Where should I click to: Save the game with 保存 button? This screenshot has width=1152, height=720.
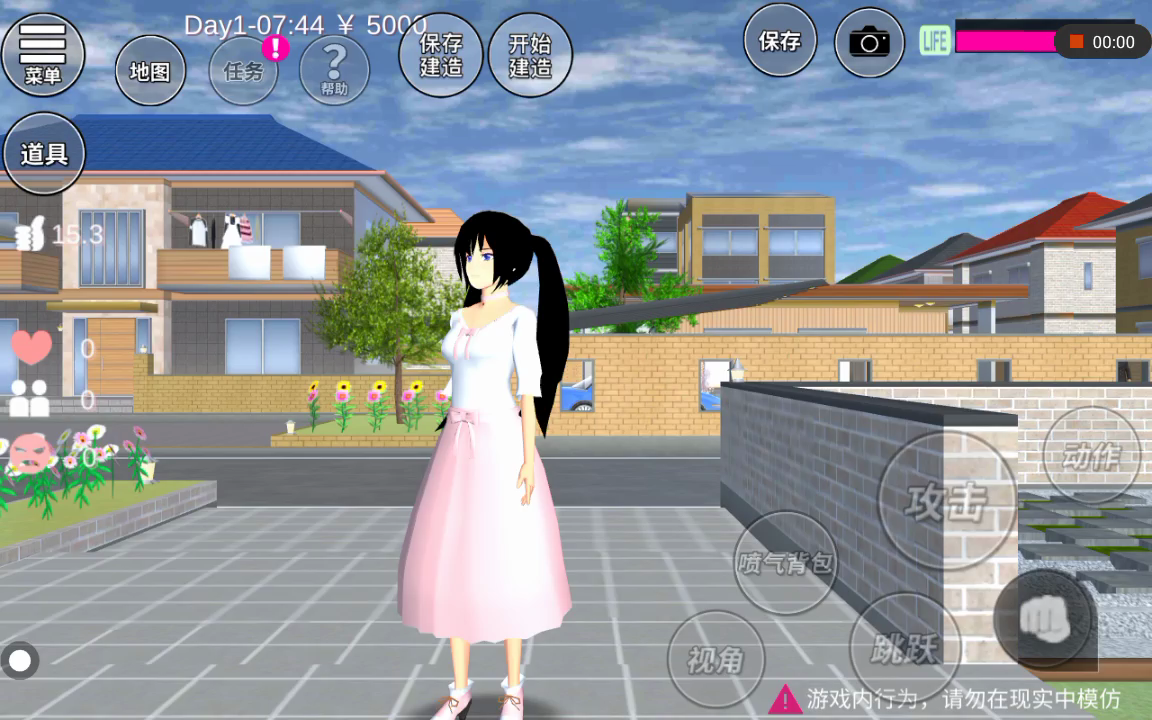779,41
